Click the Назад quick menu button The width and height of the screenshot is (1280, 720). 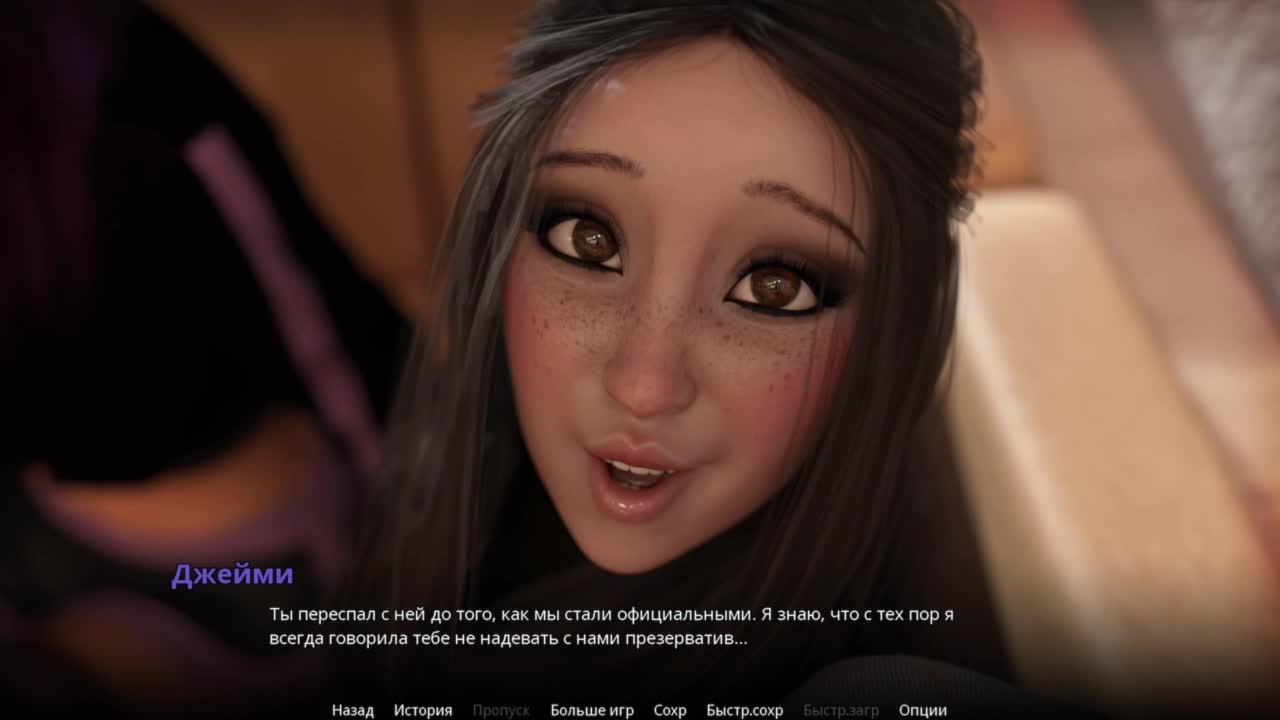coord(353,710)
